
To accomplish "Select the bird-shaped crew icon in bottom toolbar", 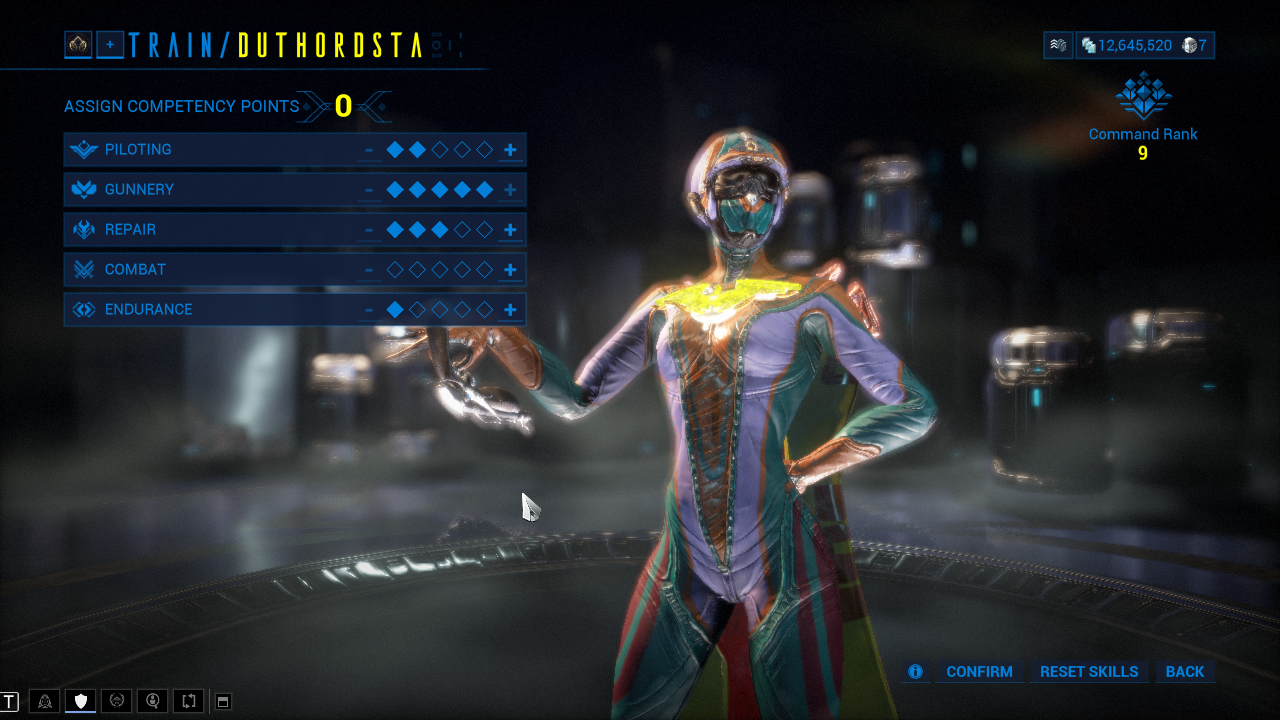I will pyautogui.click(x=45, y=701).
